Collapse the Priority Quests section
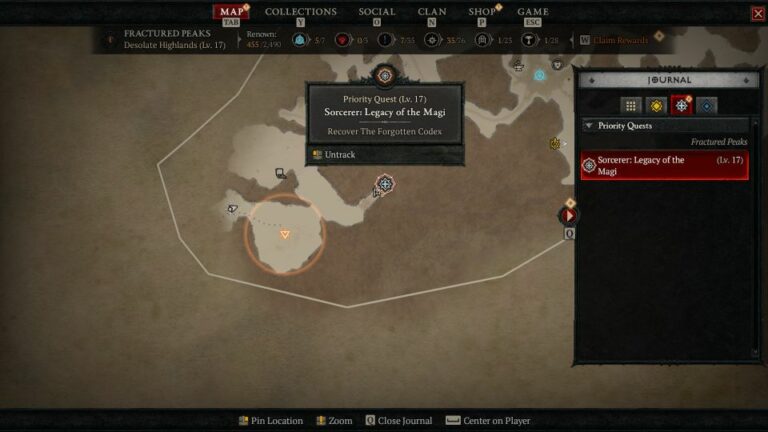The height and width of the screenshot is (432, 768). pos(588,126)
